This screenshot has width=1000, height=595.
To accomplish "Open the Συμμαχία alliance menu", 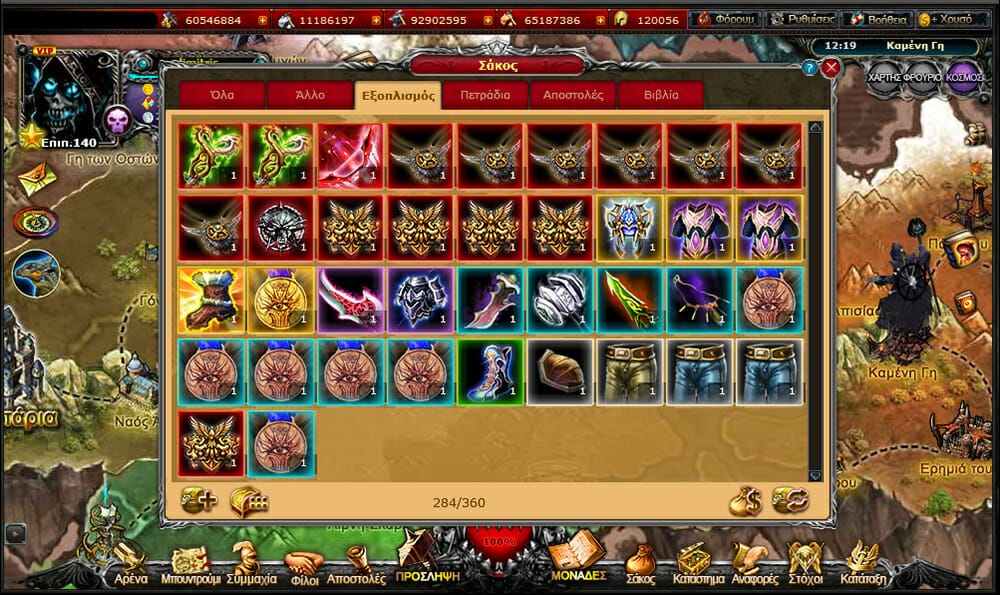I will click(251, 564).
